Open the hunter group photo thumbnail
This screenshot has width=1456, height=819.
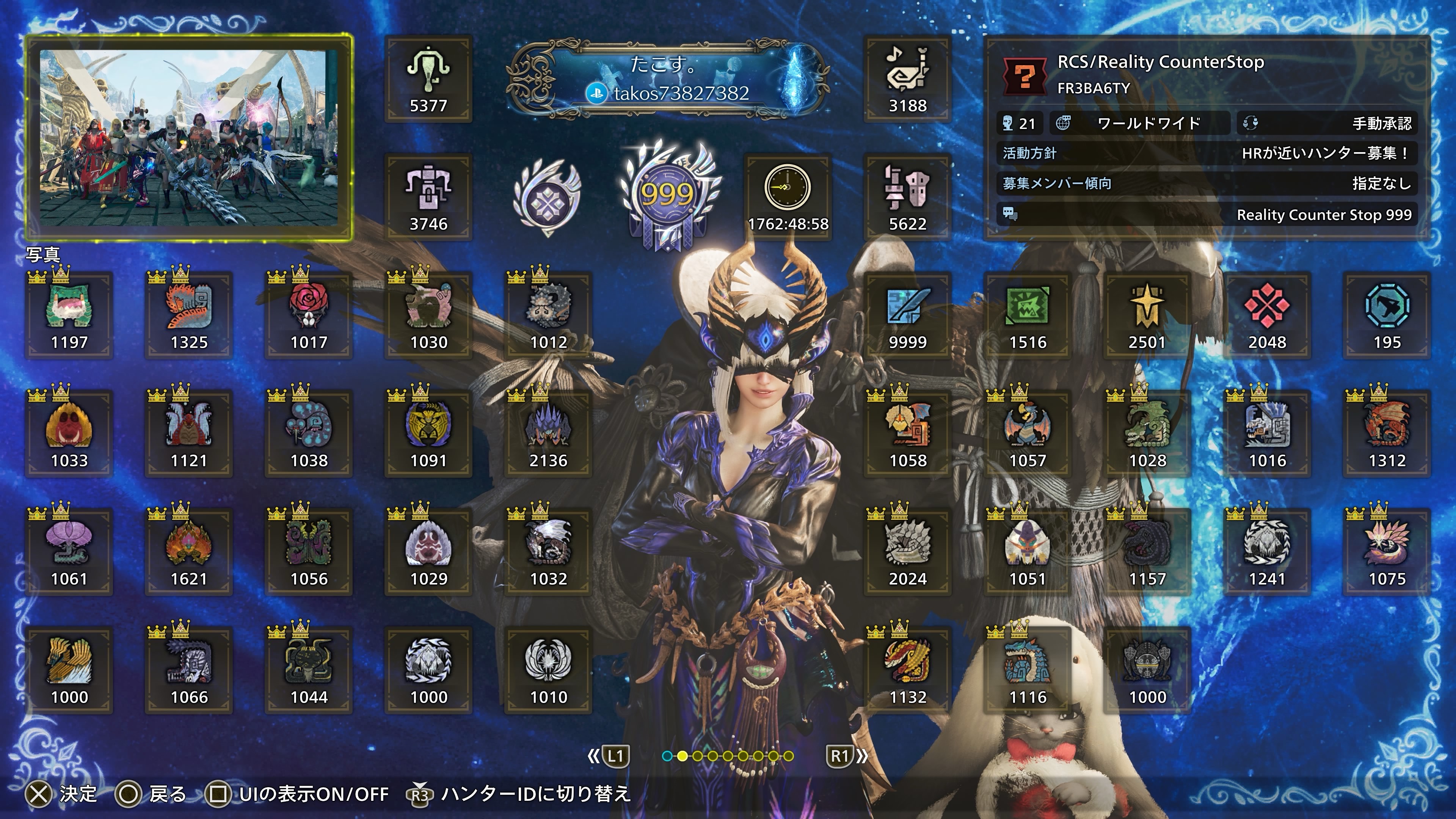189,137
